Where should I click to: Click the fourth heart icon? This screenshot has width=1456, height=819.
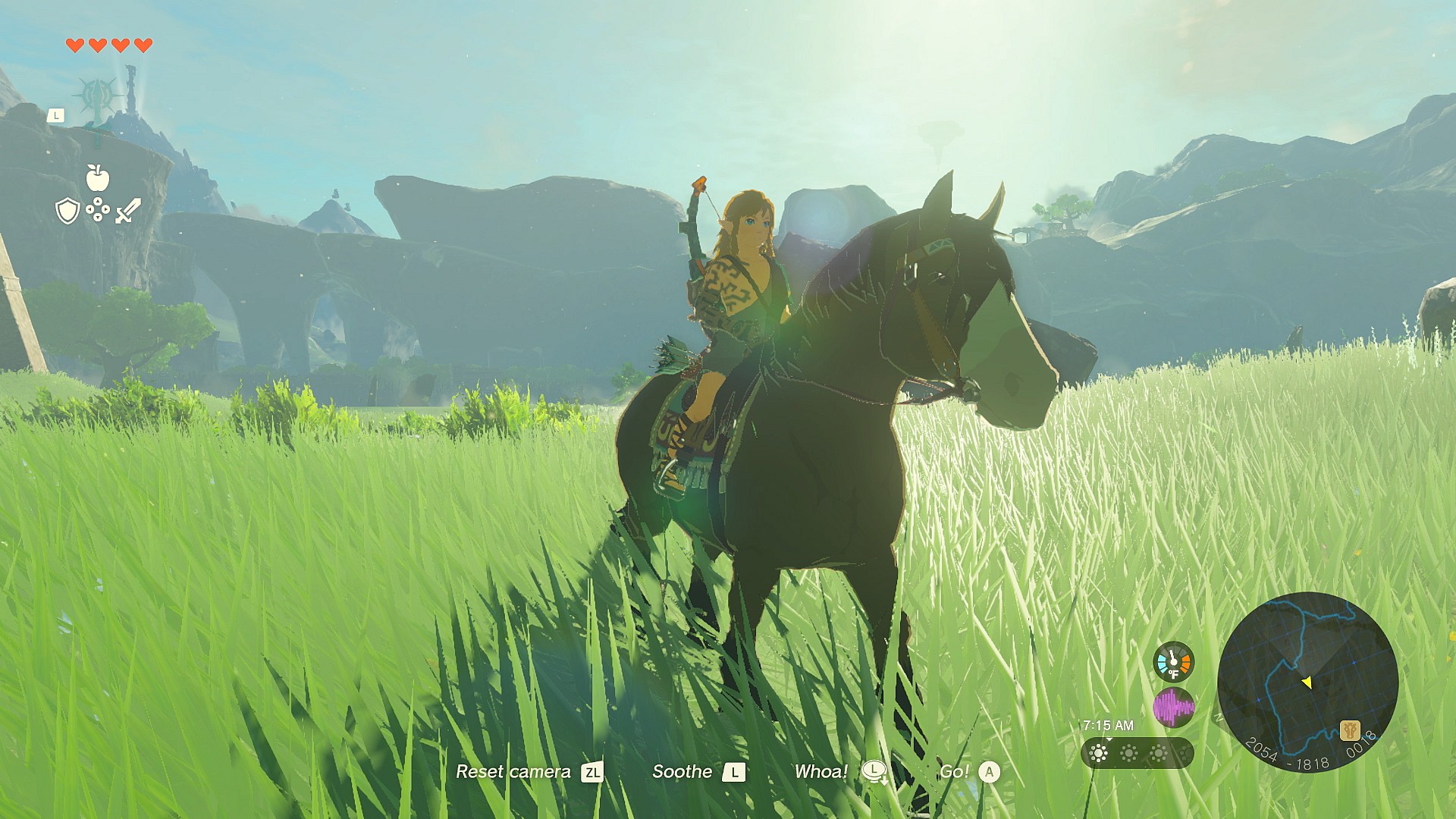[x=141, y=45]
